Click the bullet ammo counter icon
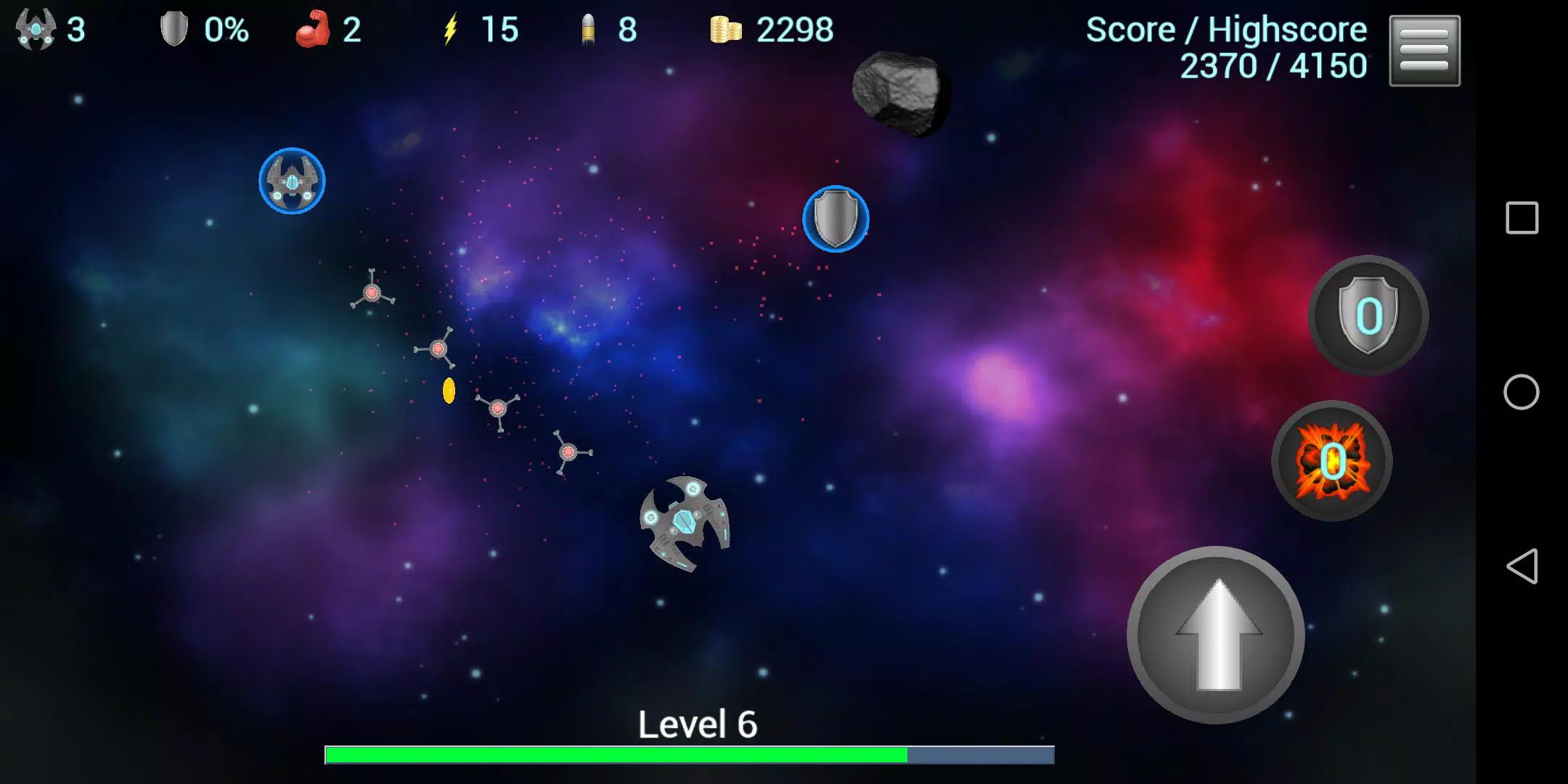 click(588, 29)
